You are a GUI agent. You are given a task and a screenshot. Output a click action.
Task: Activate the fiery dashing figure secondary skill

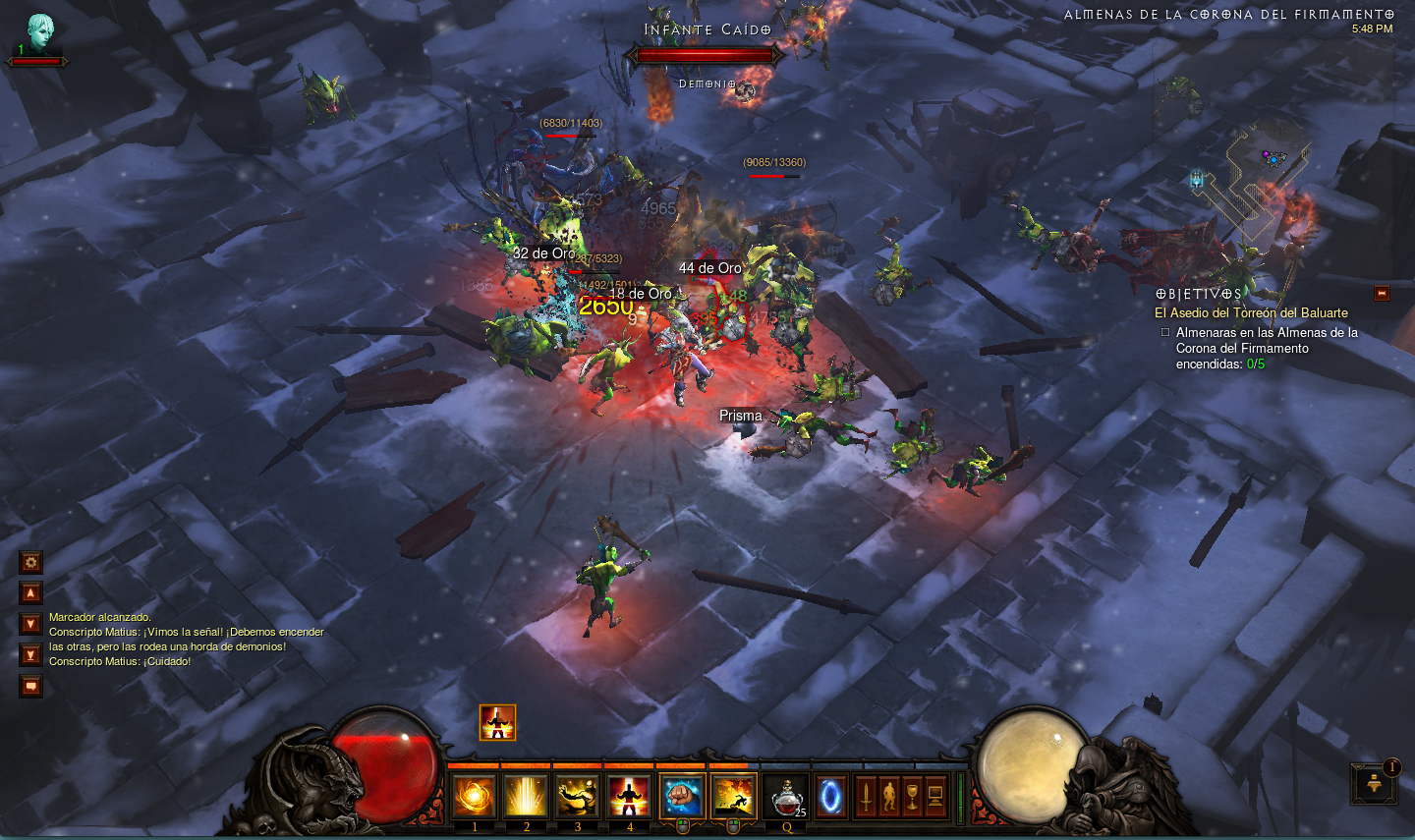click(x=733, y=796)
